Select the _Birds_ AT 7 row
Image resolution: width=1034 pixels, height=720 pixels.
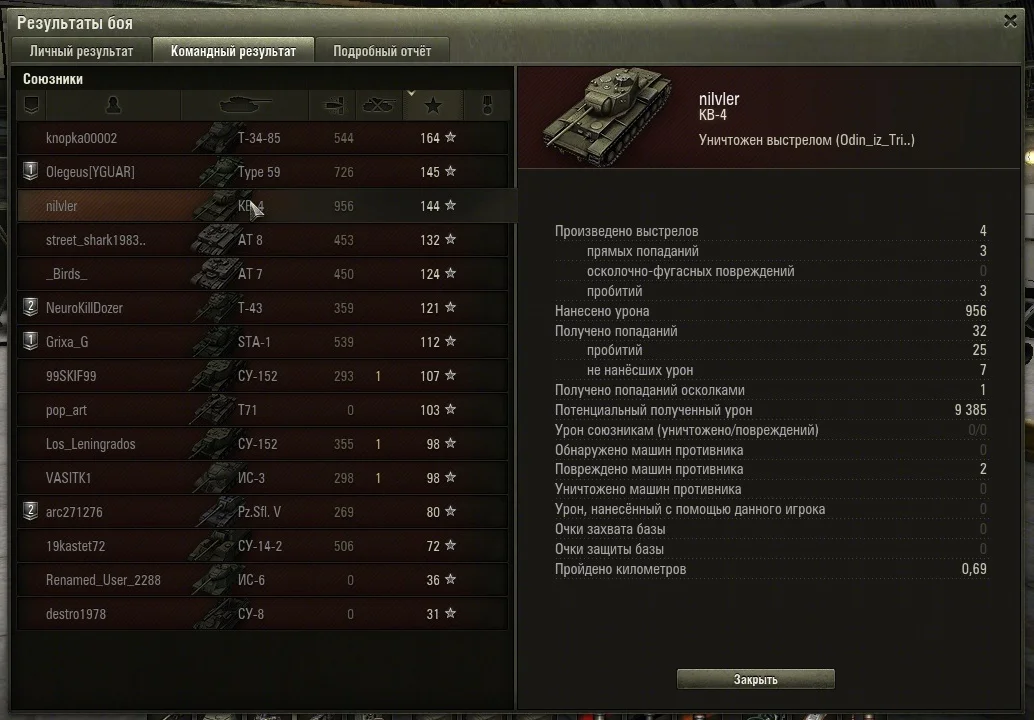(67, 274)
